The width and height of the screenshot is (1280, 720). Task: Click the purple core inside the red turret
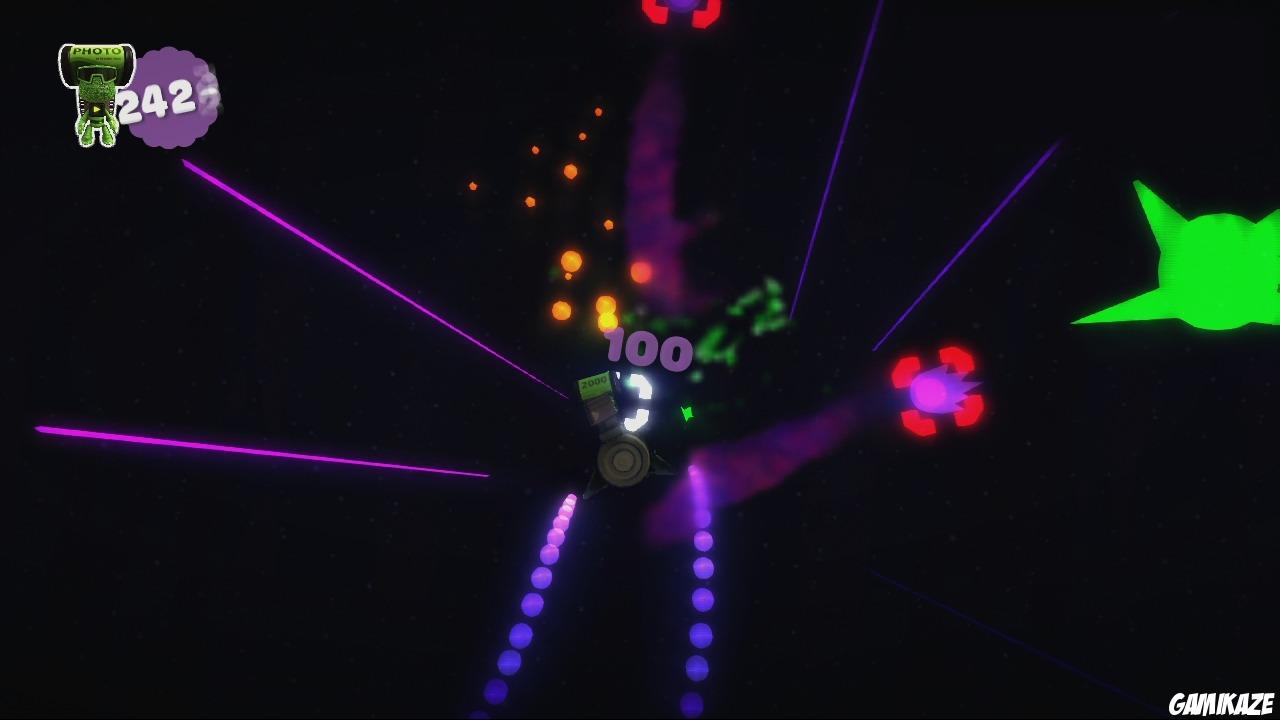click(930, 390)
